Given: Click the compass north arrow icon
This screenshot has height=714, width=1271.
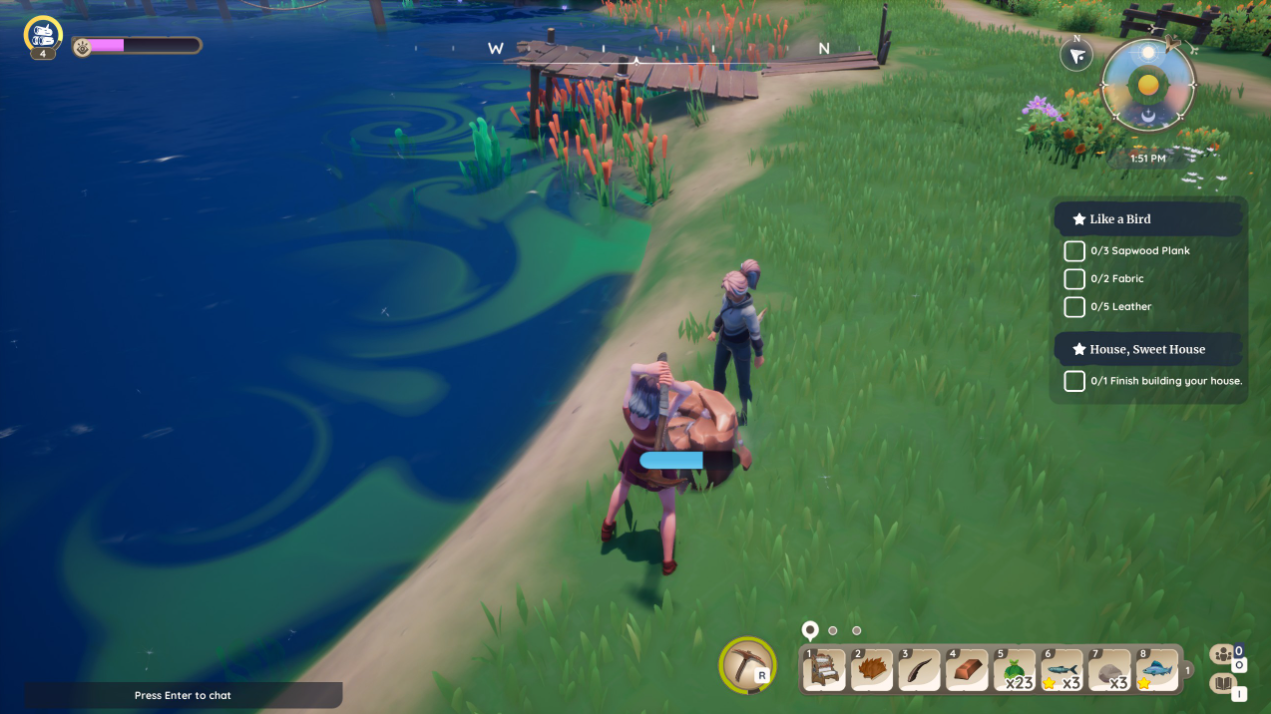Looking at the screenshot, I should point(1076,56).
